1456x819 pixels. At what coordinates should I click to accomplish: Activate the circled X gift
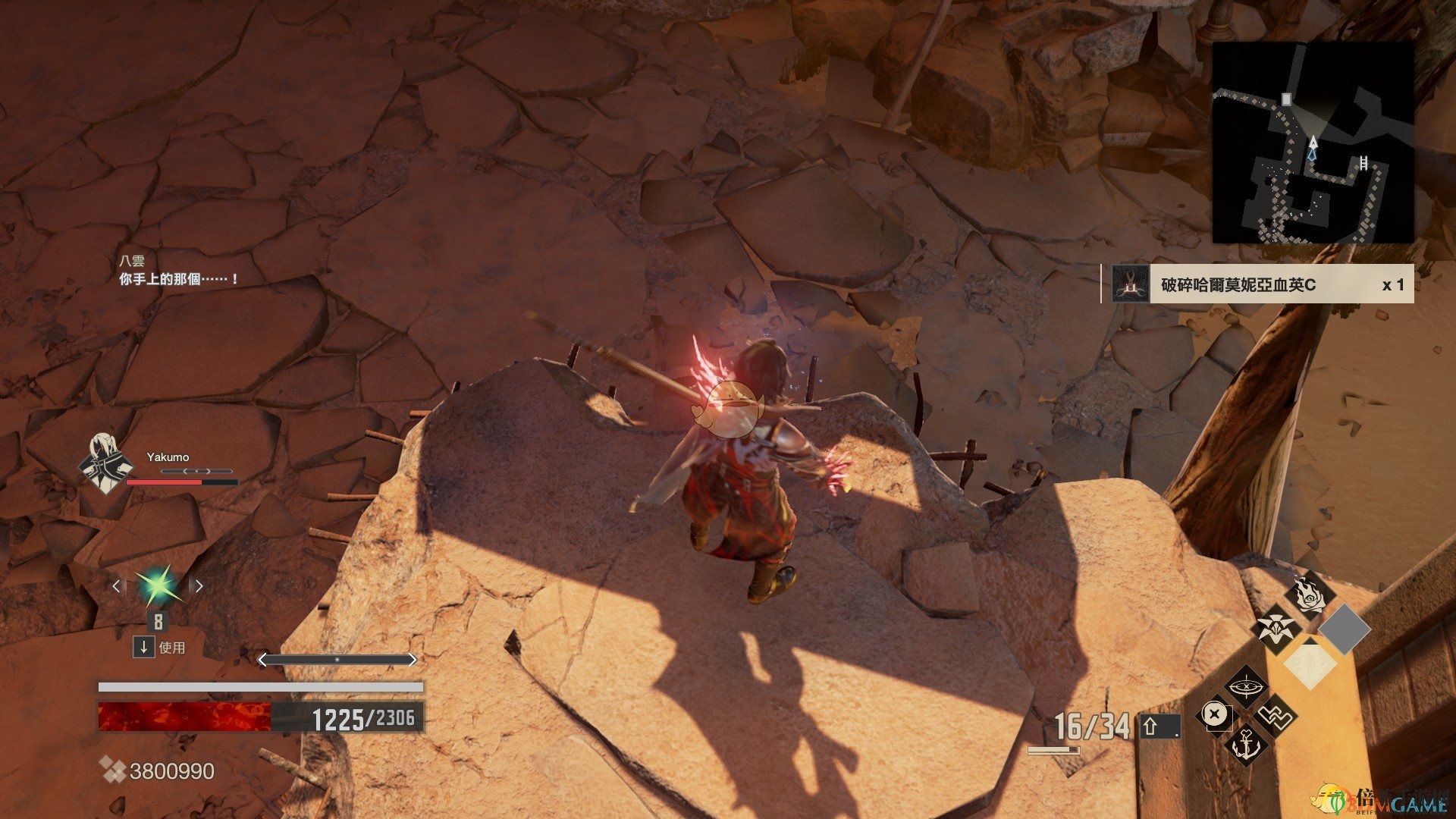1215,715
